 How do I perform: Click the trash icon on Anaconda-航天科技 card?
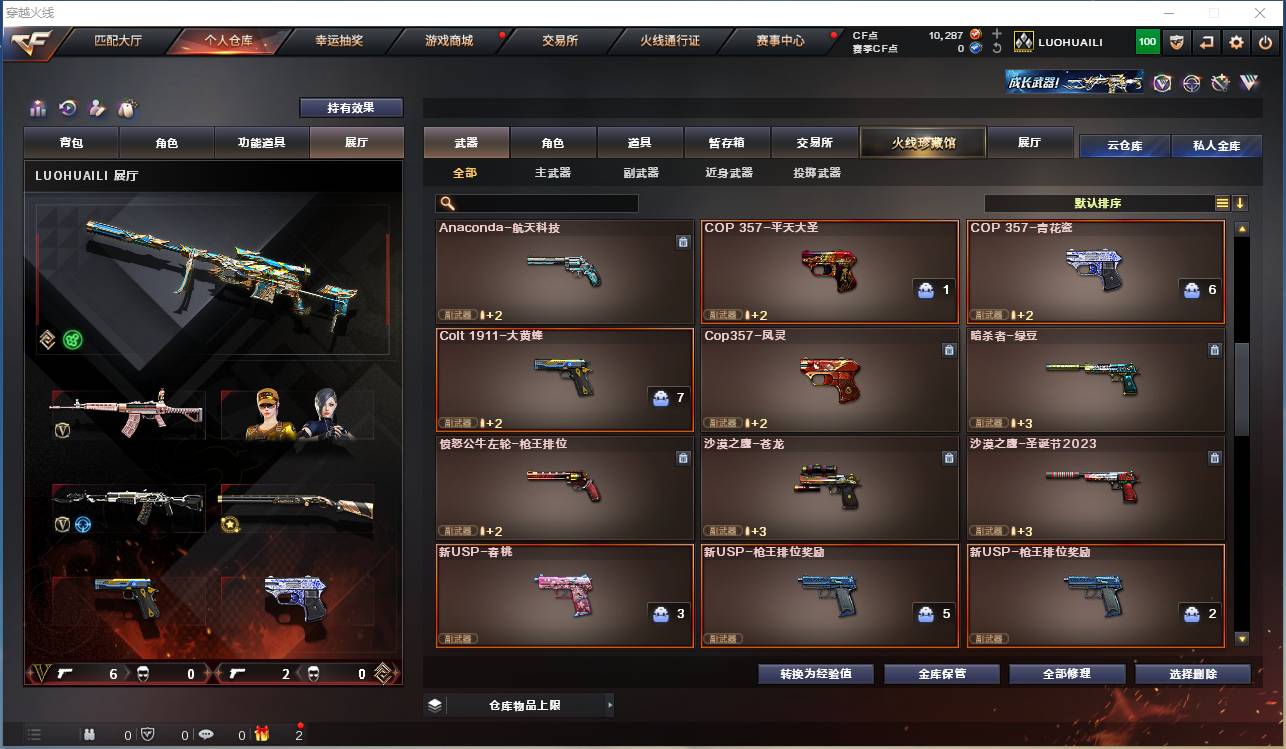tap(683, 241)
